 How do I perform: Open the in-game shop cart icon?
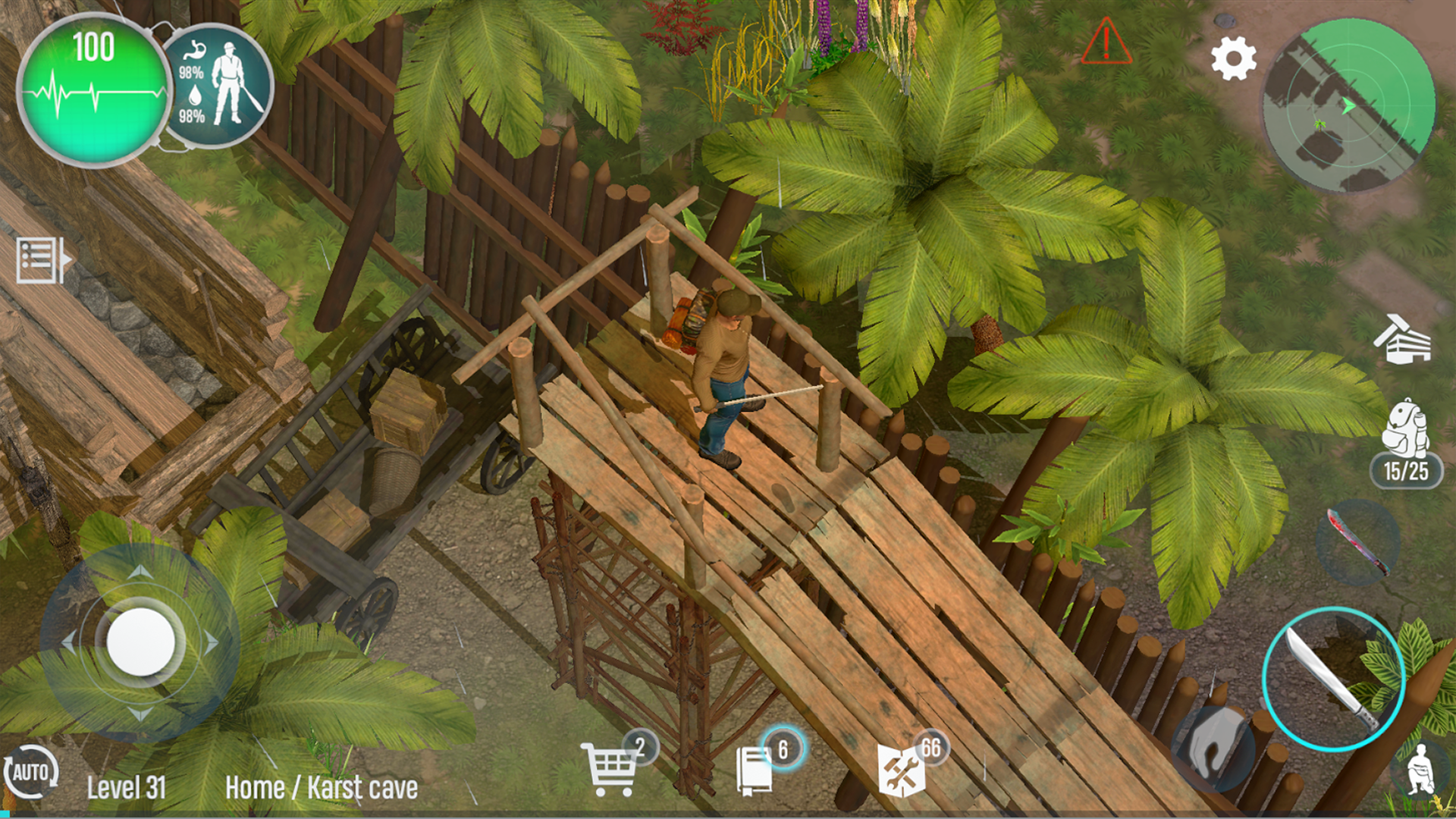point(611,769)
